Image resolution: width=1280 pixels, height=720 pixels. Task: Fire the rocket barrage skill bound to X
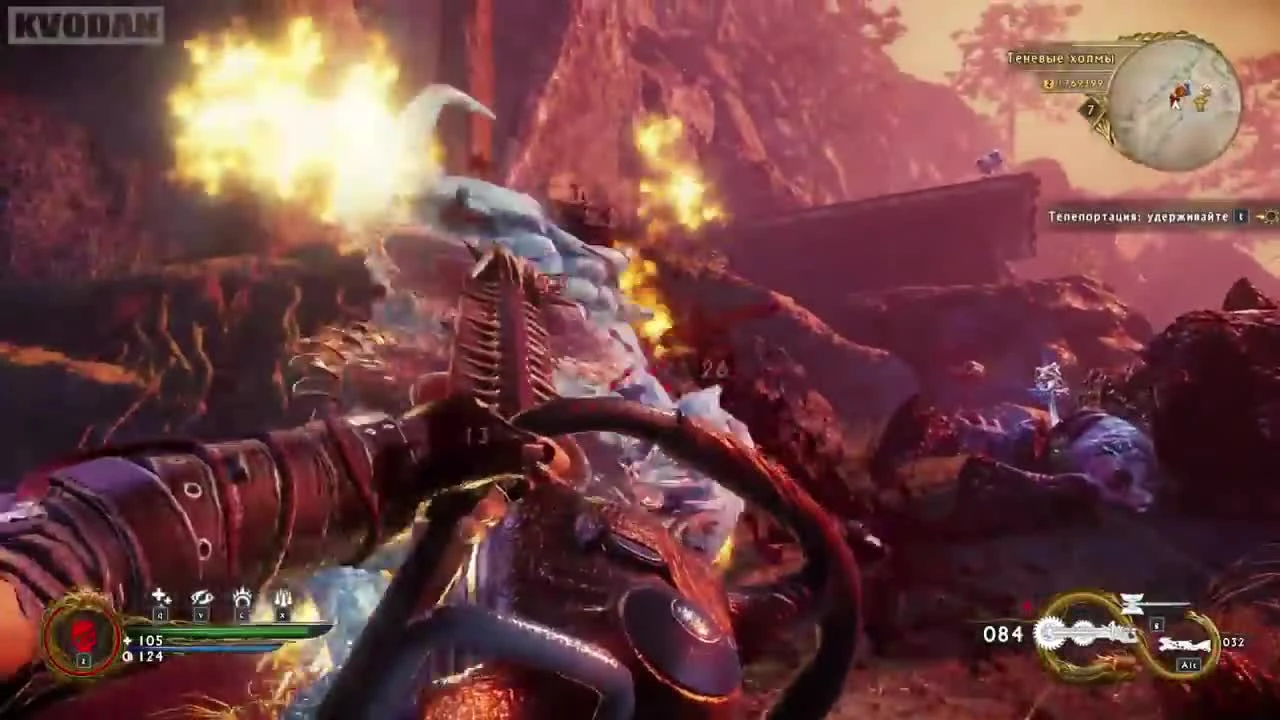point(283,598)
